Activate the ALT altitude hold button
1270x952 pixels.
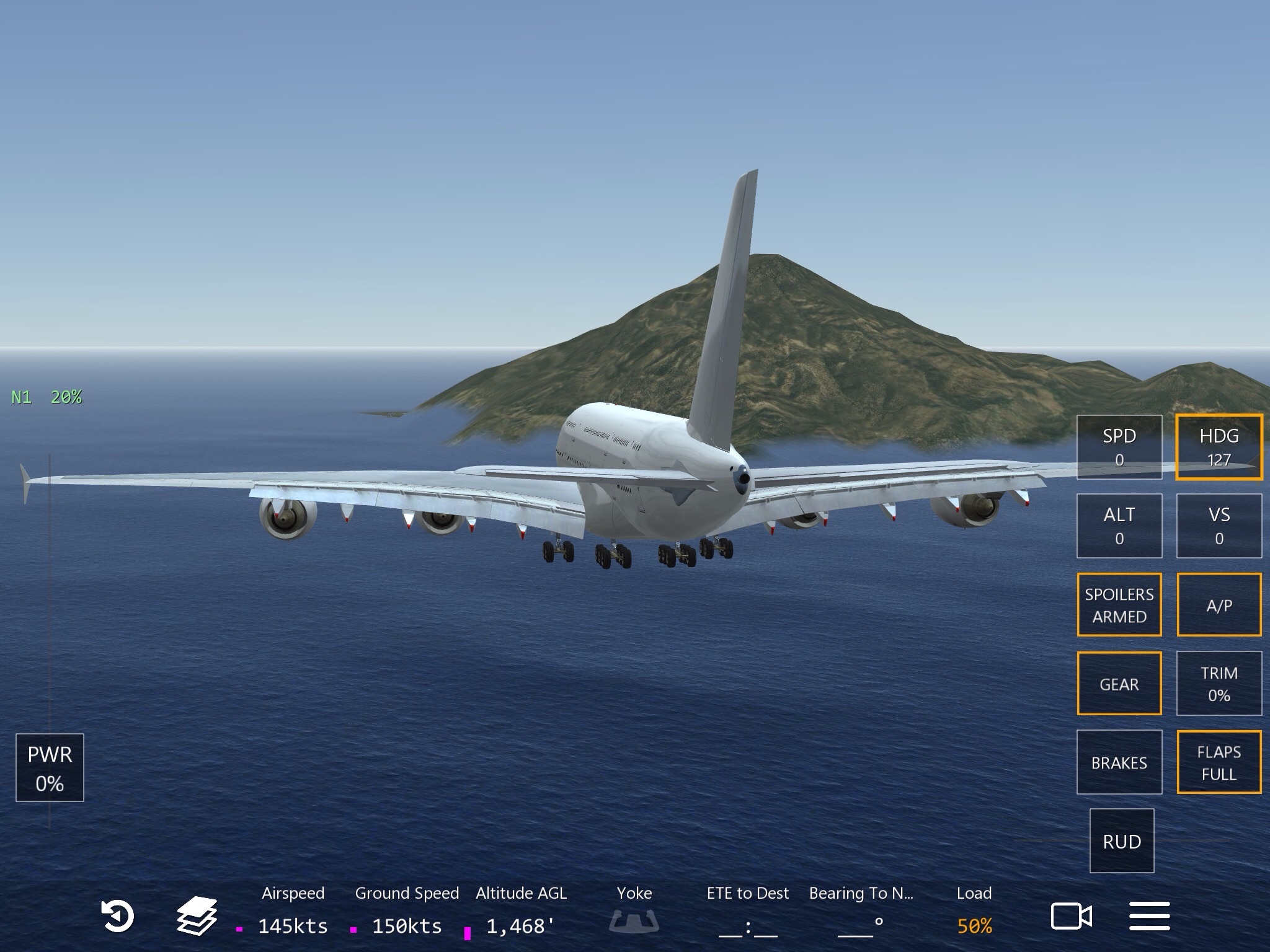point(1119,526)
